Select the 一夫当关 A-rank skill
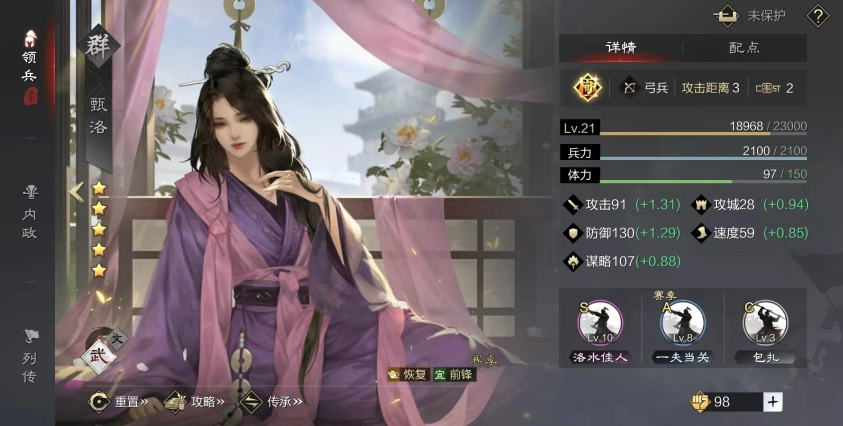The image size is (843, 426). [x=682, y=330]
